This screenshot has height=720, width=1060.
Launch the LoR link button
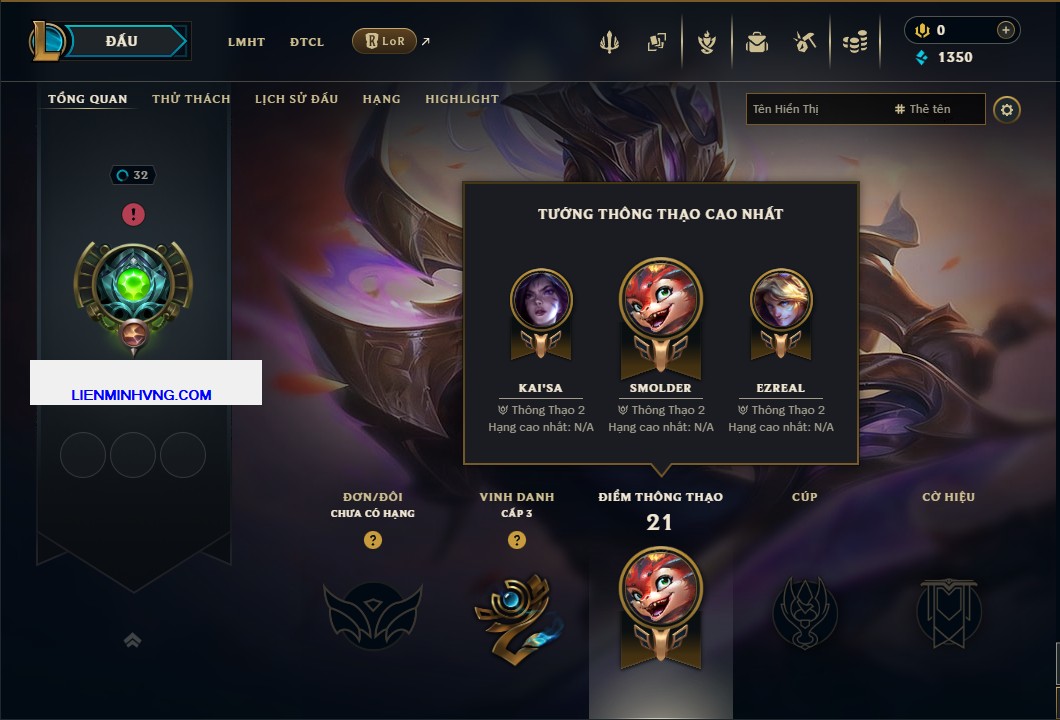click(x=384, y=41)
